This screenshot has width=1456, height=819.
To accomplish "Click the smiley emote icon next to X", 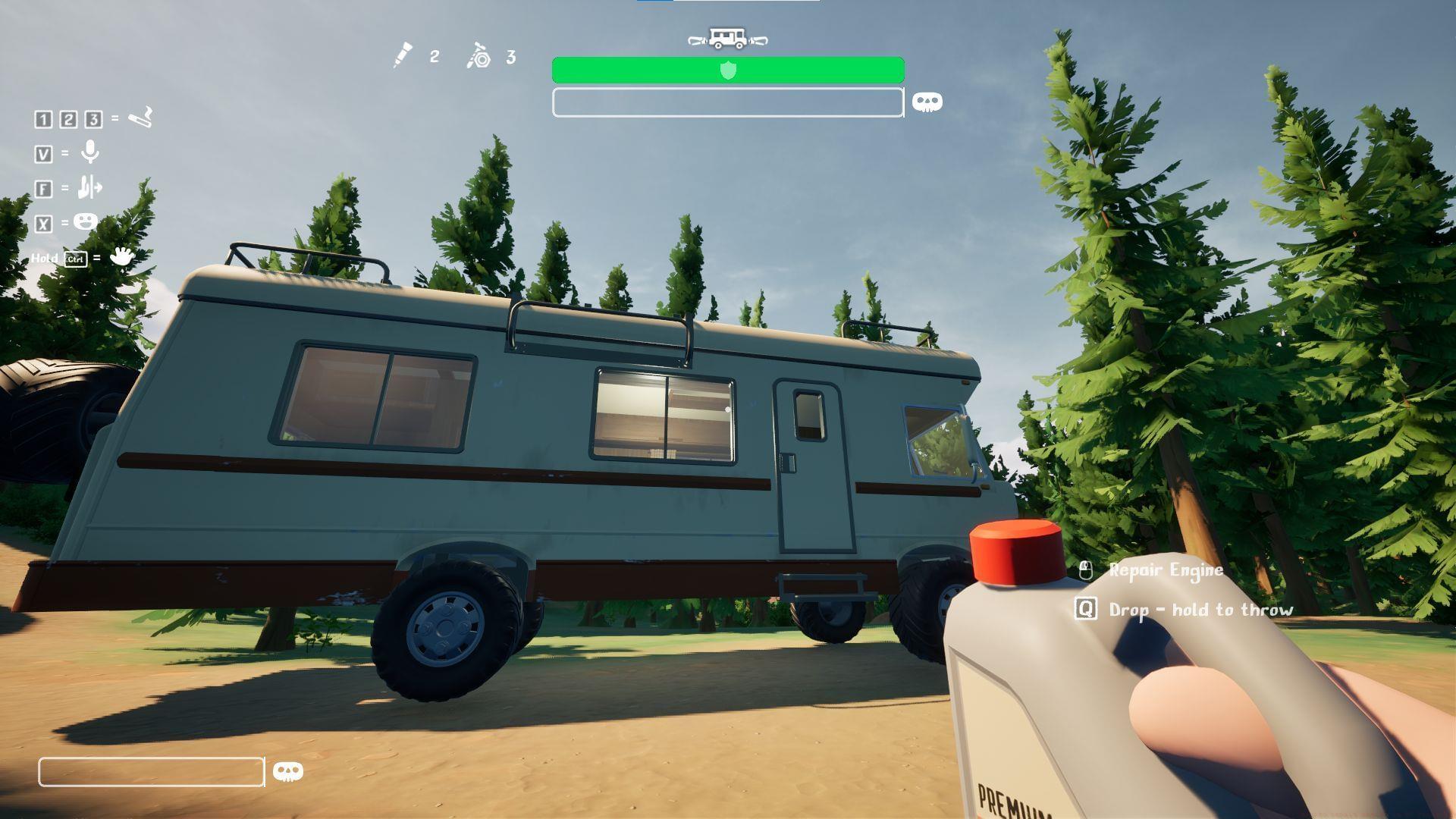I will [86, 221].
